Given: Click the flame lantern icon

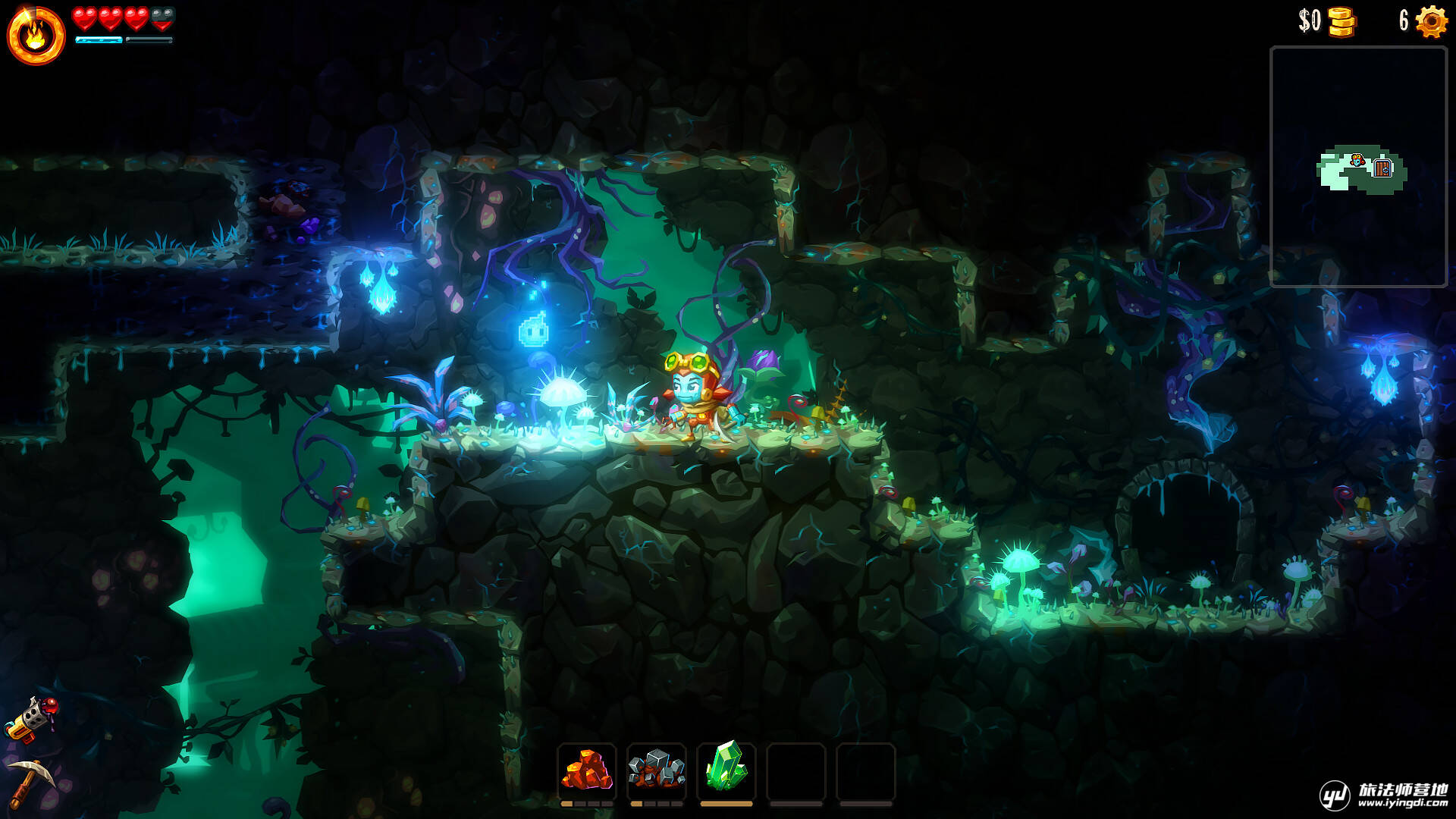Looking at the screenshot, I should click(36, 36).
